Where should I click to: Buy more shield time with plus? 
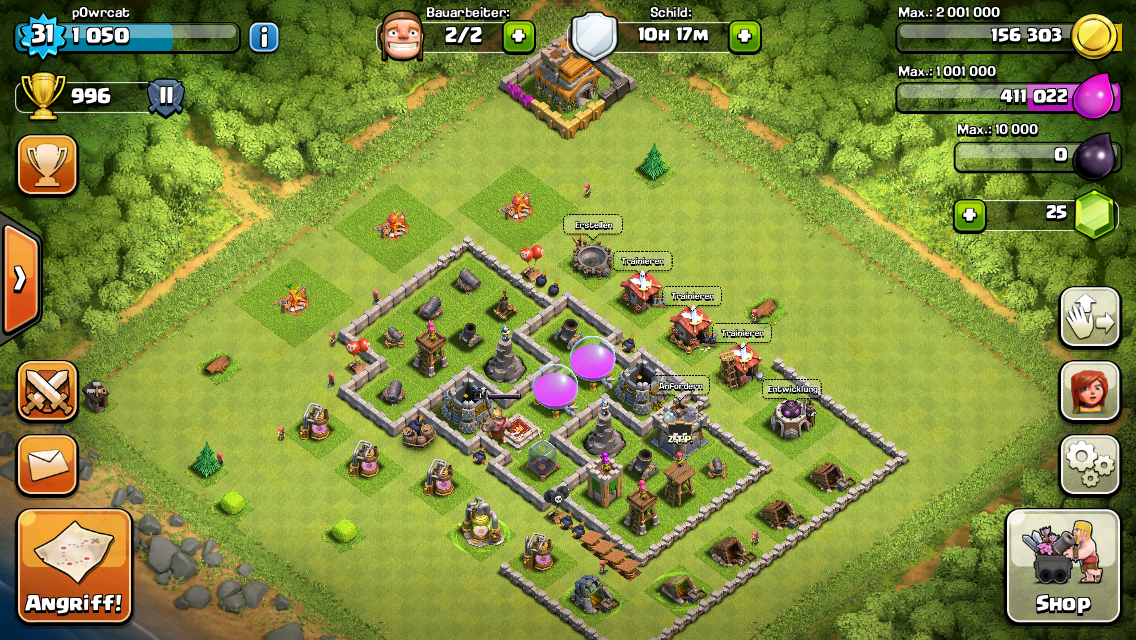coord(743,37)
